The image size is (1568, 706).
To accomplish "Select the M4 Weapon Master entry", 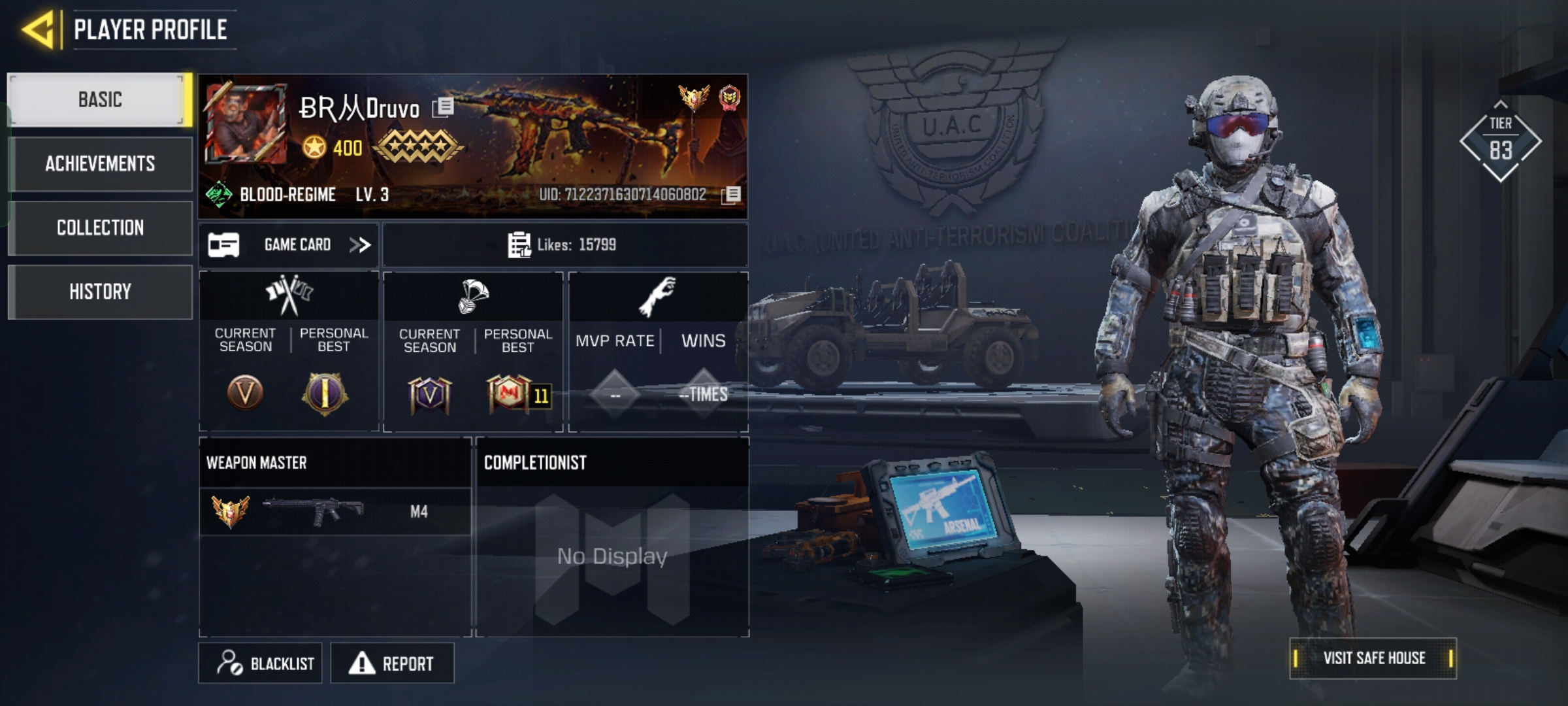I will [335, 511].
